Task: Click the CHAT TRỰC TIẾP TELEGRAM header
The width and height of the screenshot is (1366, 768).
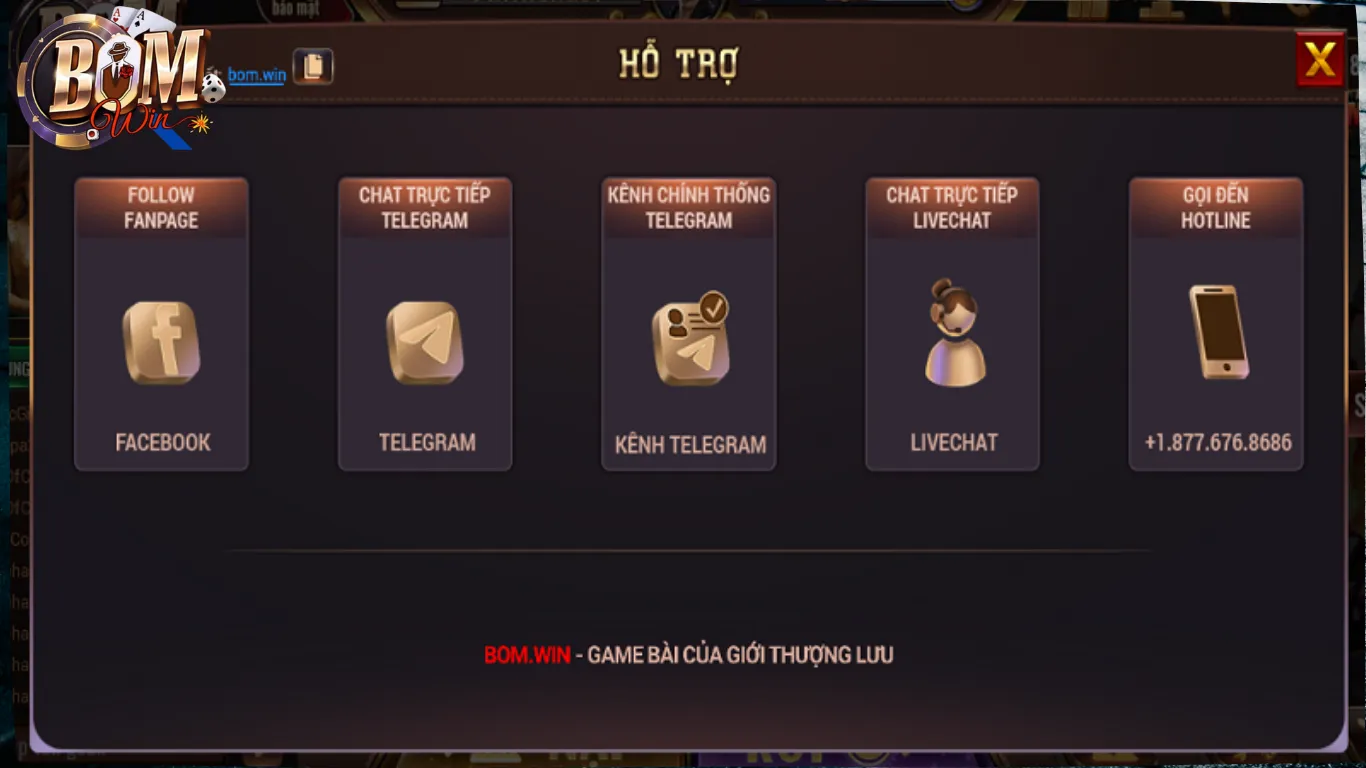Action: tap(425, 208)
